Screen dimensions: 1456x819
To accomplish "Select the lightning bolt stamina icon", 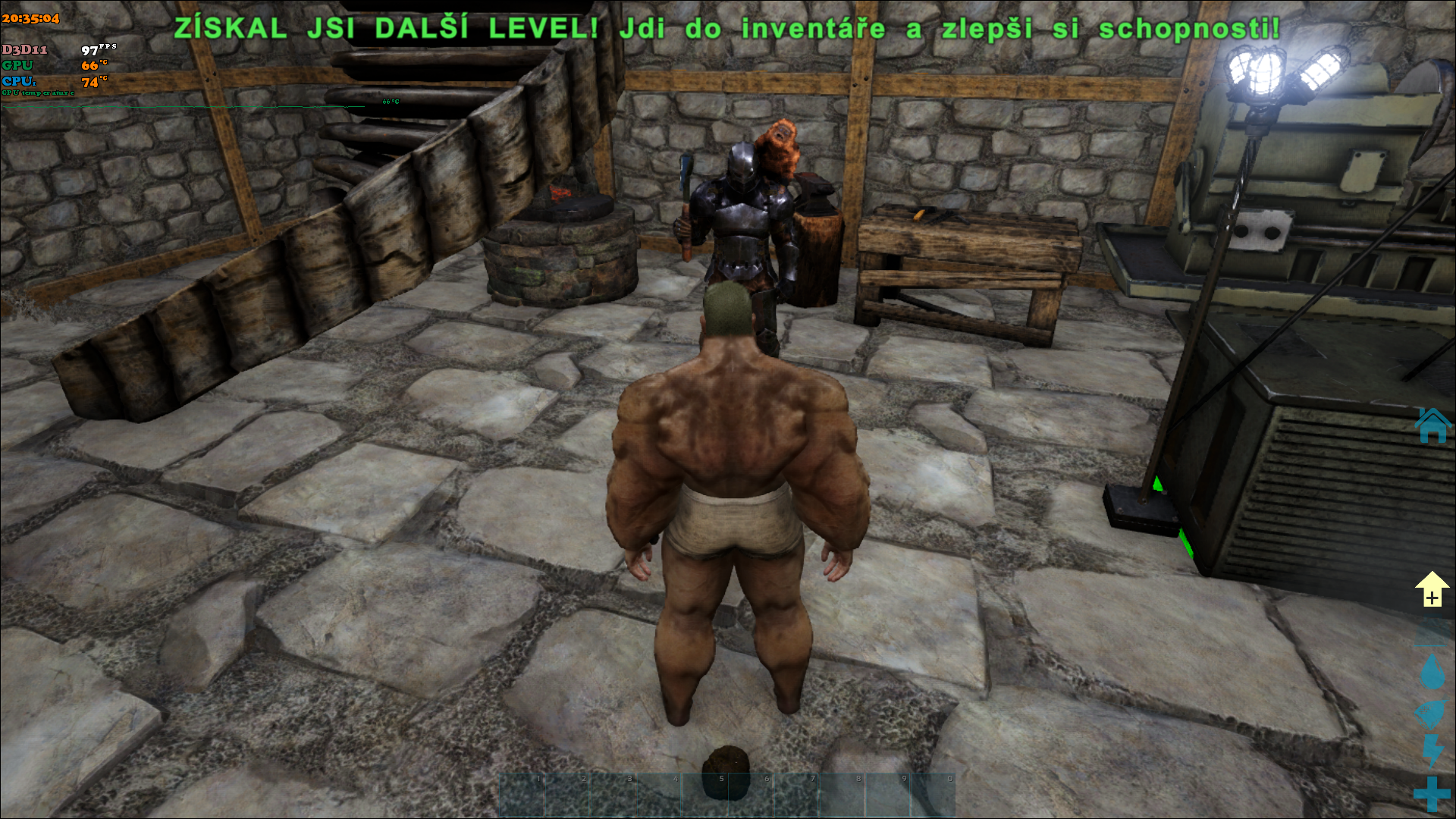I will pyautogui.click(x=1432, y=751).
